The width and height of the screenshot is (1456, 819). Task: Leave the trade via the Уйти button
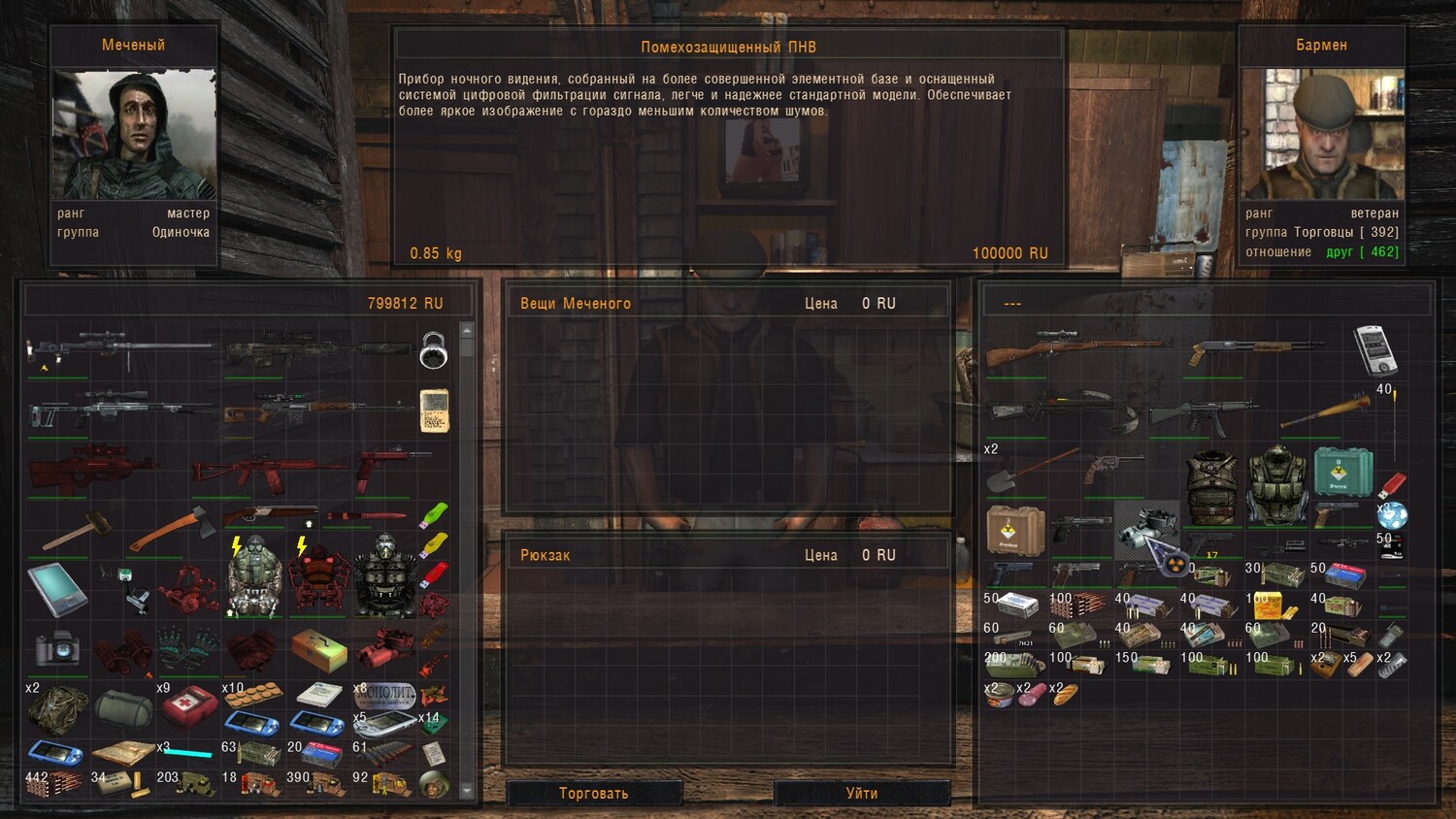point(861,793)
